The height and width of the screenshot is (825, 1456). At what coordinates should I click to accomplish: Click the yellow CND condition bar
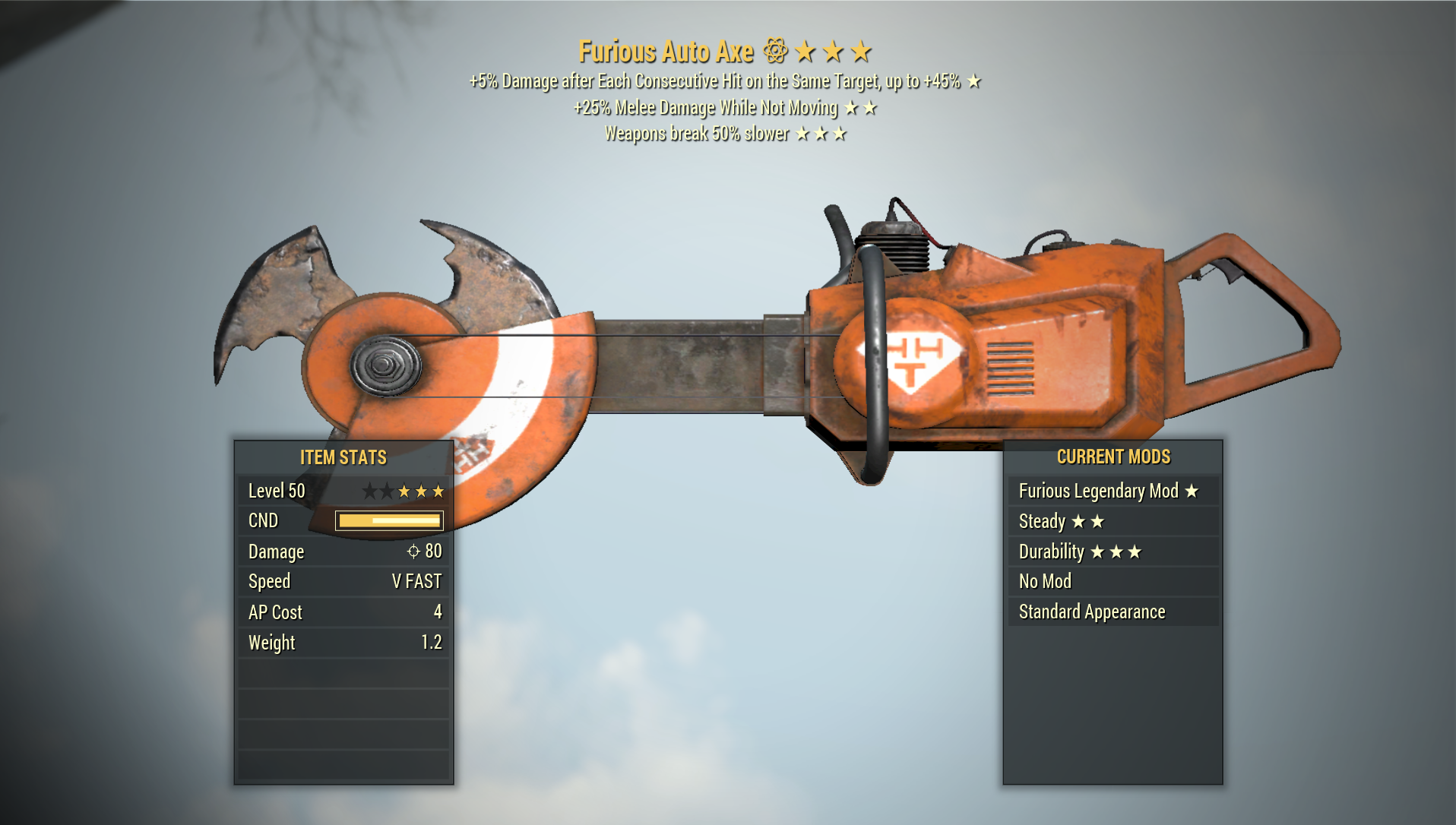pyautogui.click(x=388, y=521)
